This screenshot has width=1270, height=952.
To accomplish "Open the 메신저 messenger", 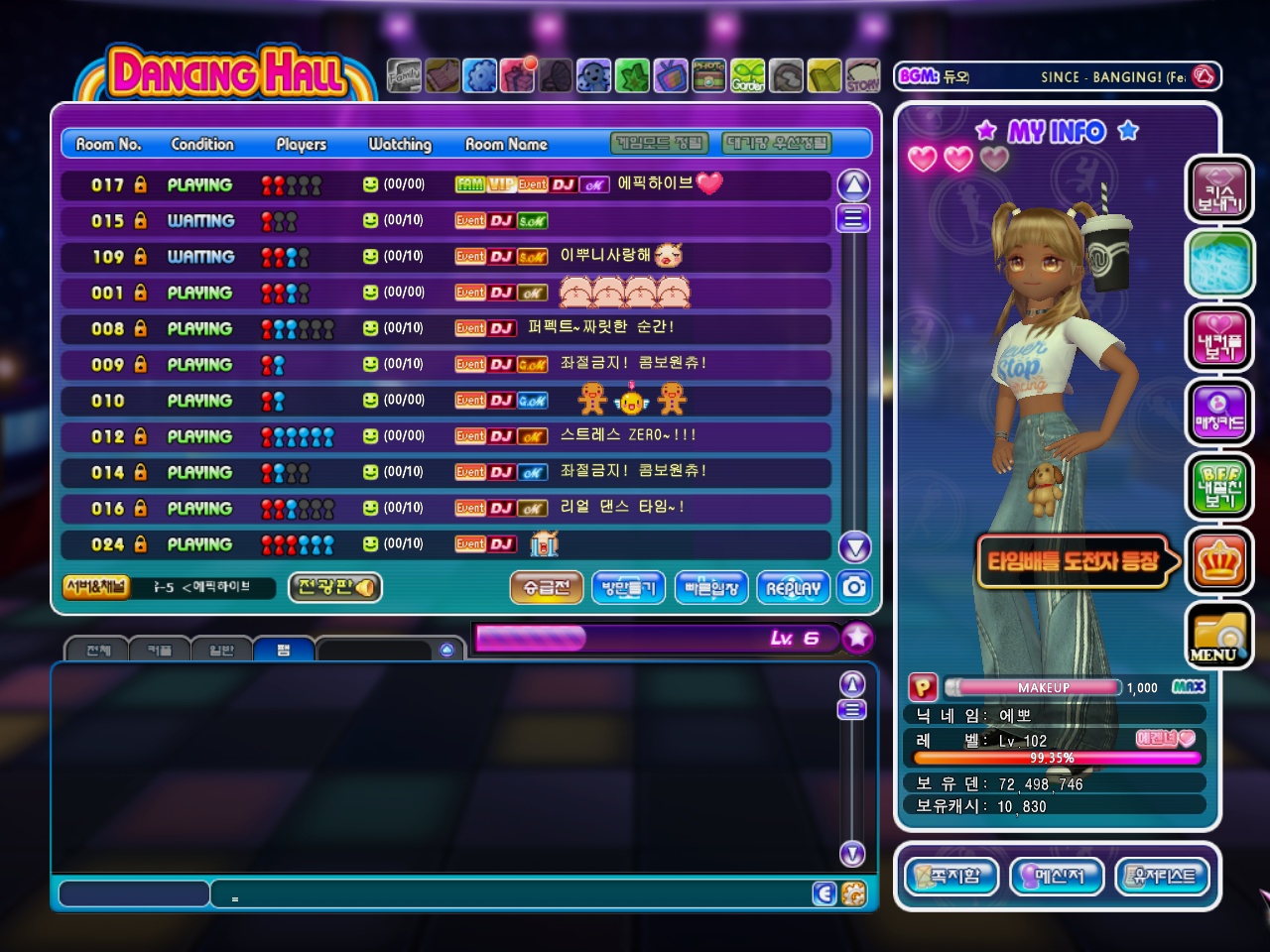I will click(1057, 877).
